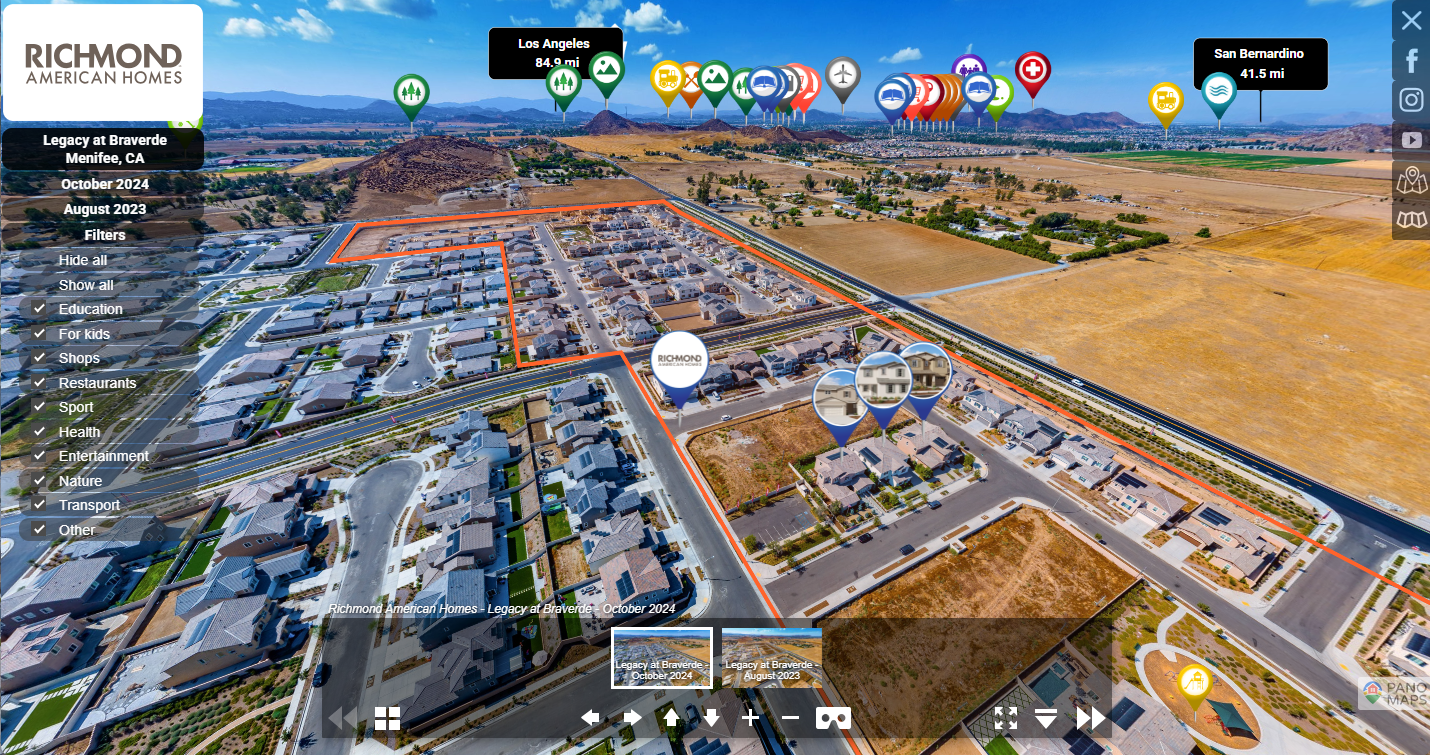Open the Instagram link
The image size is (1430, 755).
[1411, 100]
